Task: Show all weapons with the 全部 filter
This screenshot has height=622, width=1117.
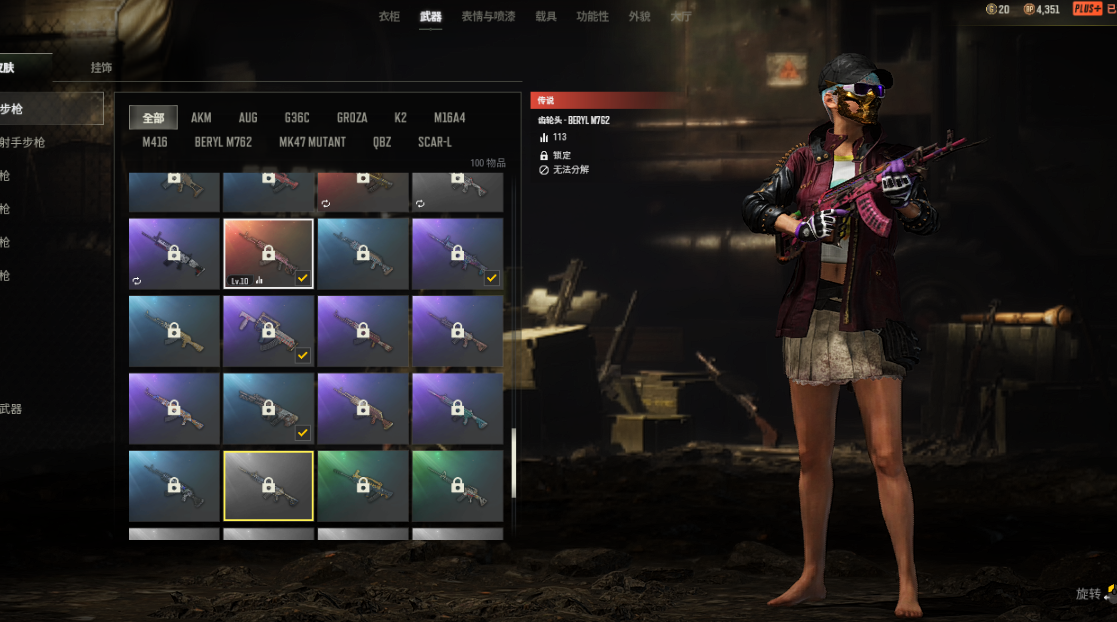Action: [153, 118]
